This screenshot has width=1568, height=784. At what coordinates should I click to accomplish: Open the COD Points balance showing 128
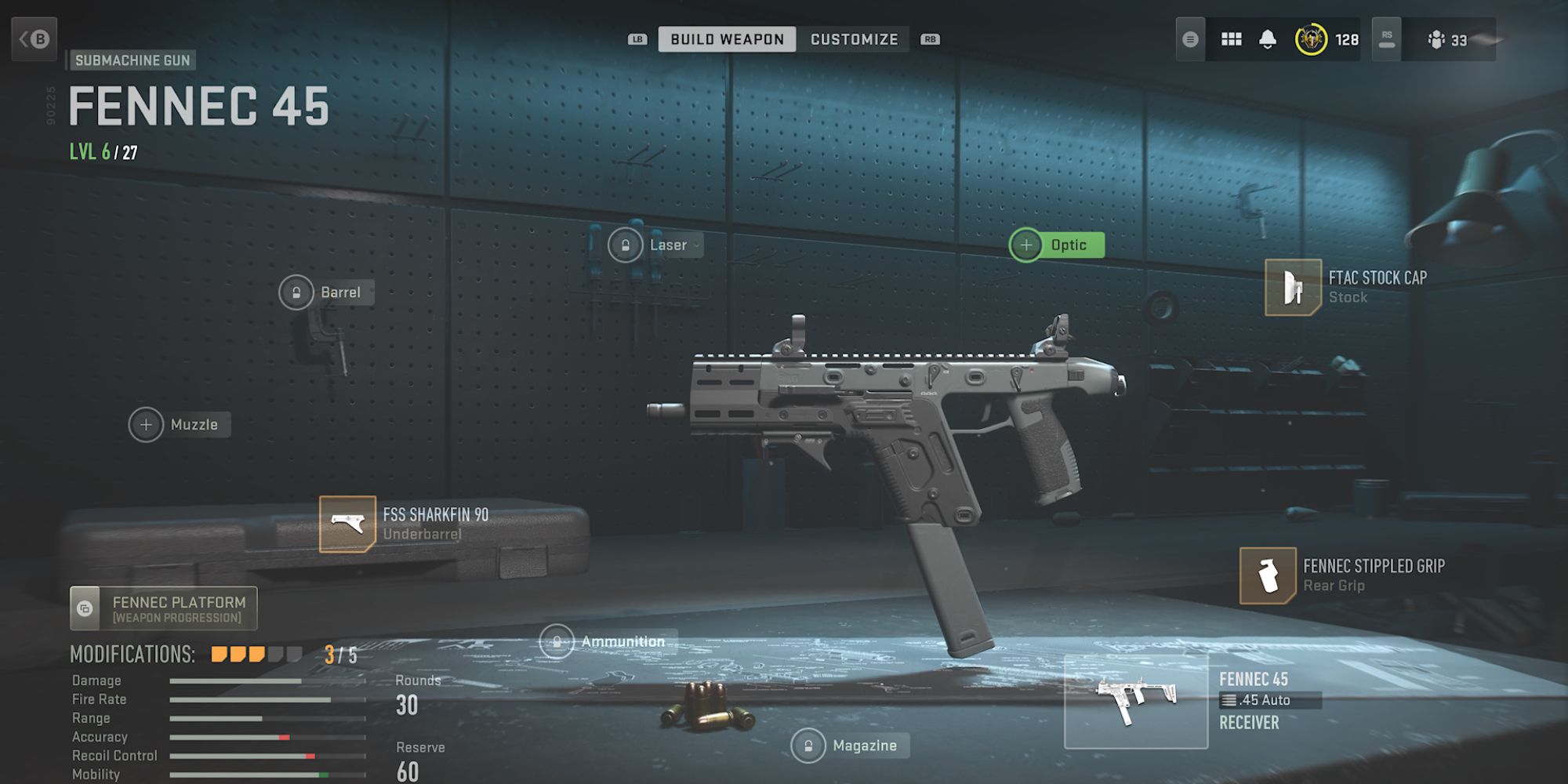click(1323, 39)
